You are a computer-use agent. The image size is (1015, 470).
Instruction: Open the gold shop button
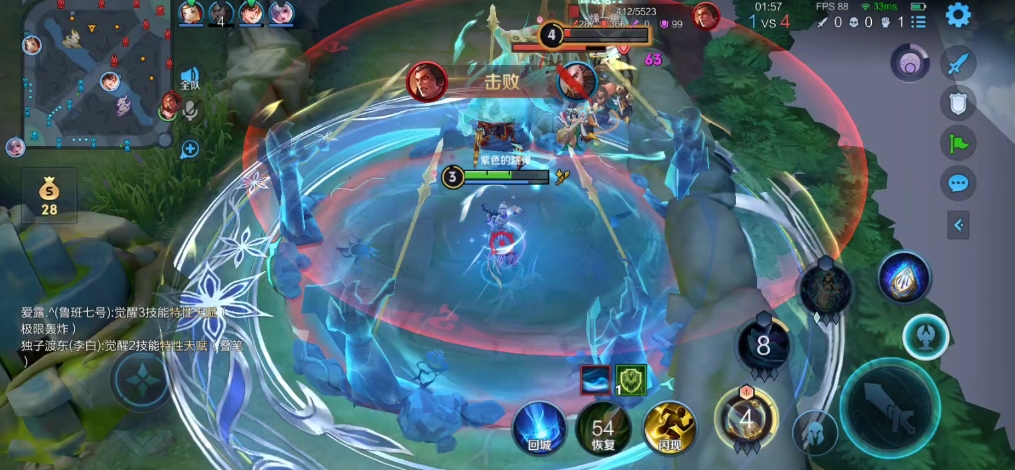tap(48, 196)
